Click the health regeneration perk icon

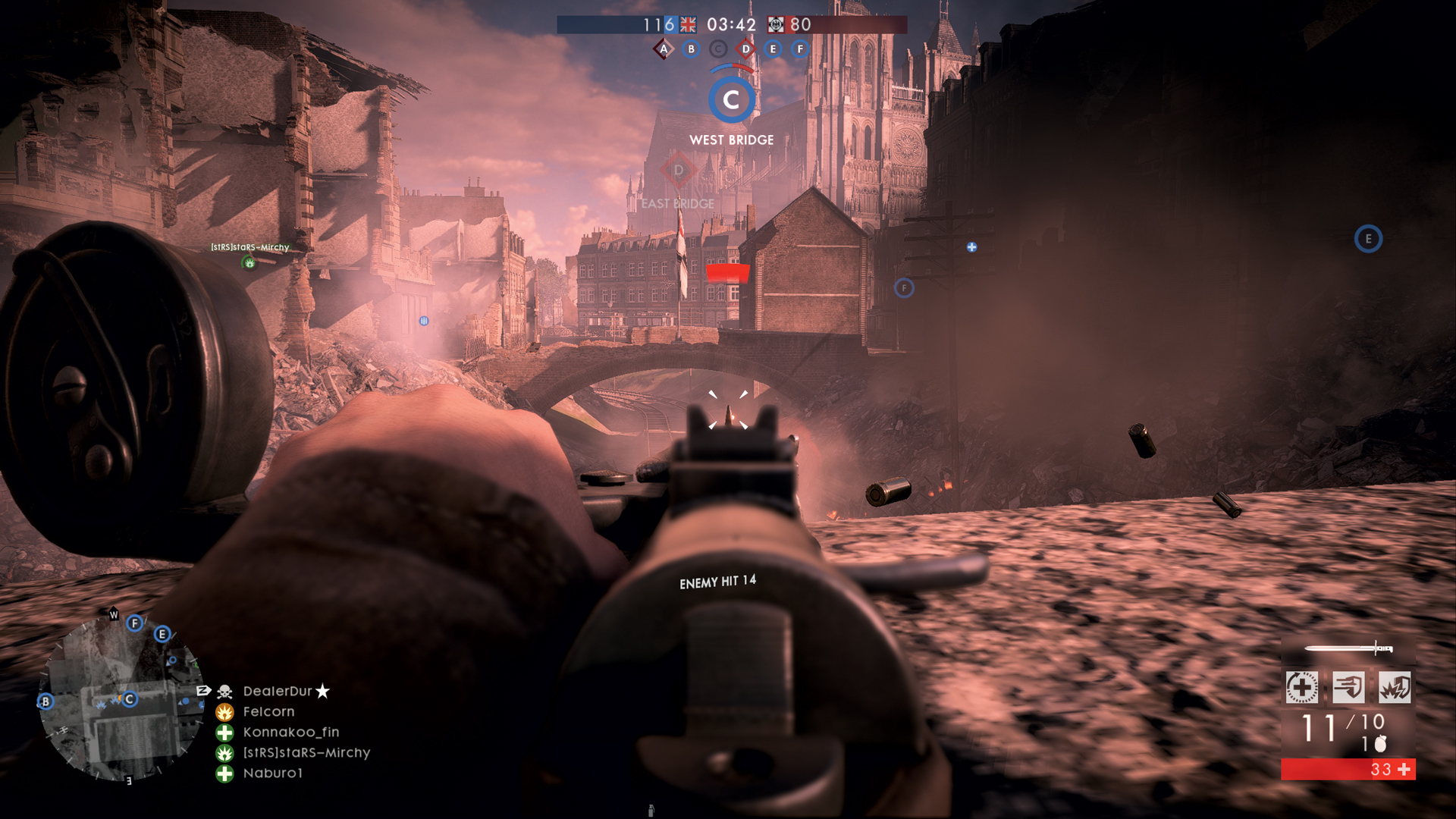pyautogui.click(x=1302, y=688)
